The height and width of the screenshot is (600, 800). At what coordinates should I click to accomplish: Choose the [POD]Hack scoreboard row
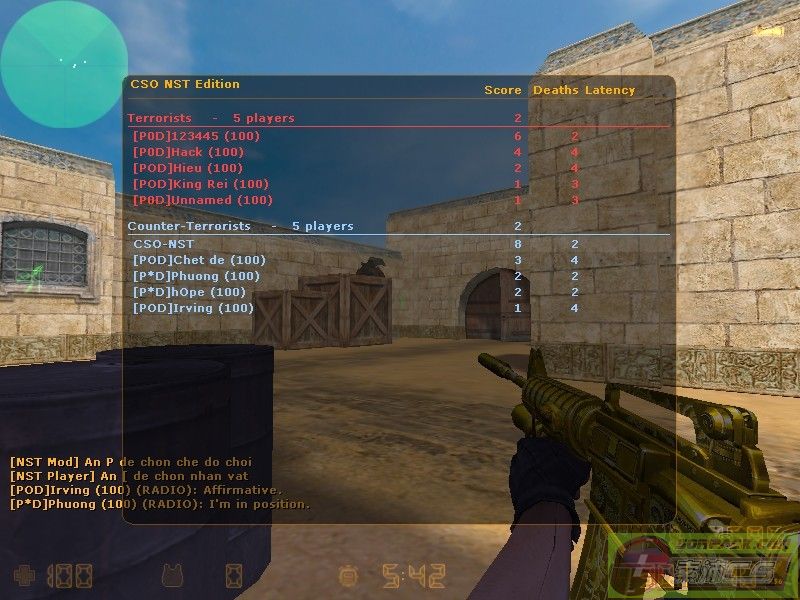point(188,152)
